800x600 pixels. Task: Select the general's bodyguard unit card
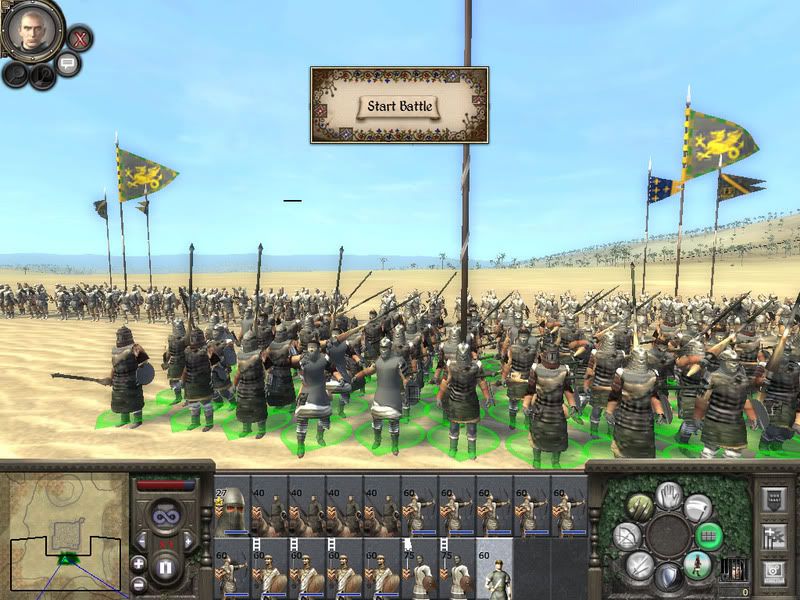[x=232, y=504]
